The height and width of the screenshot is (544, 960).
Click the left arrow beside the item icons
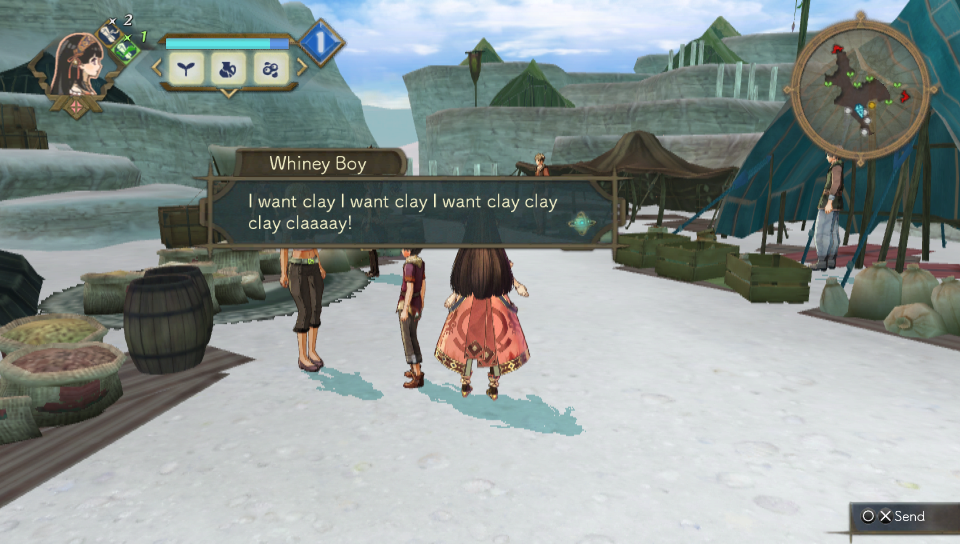point(157,68)
